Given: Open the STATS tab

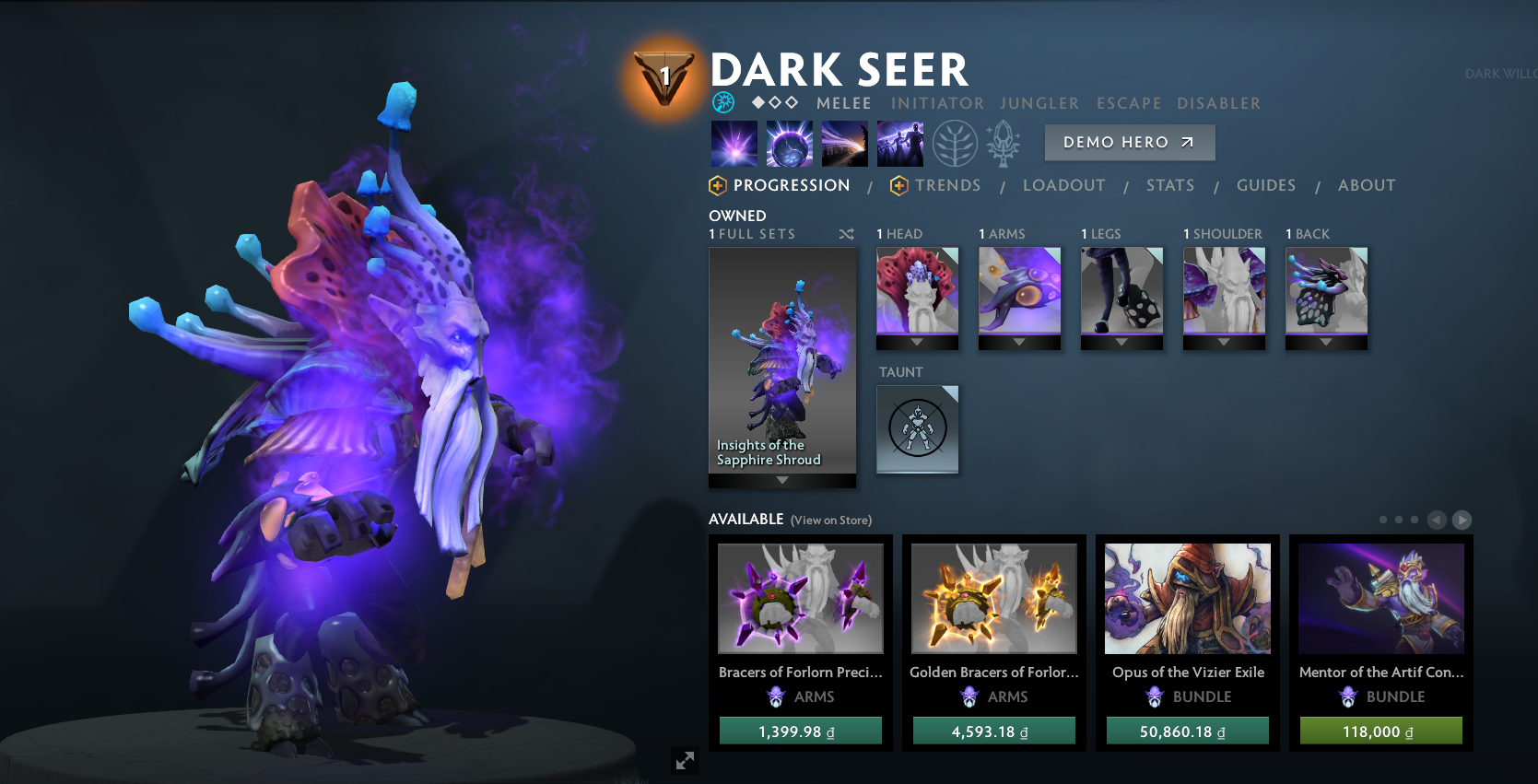Looking at the screenshot, I should (1170, 185).
